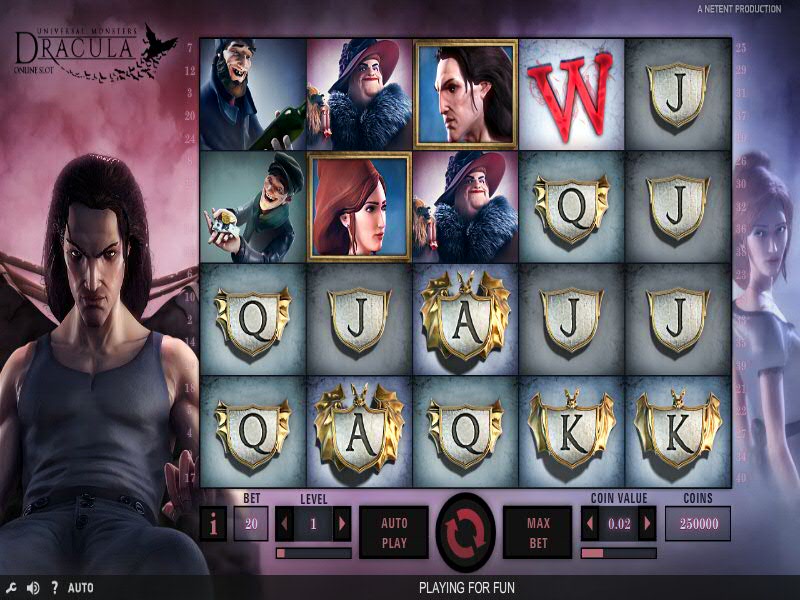
Task: Increase the bet level
Action: [x=342, y=523]
